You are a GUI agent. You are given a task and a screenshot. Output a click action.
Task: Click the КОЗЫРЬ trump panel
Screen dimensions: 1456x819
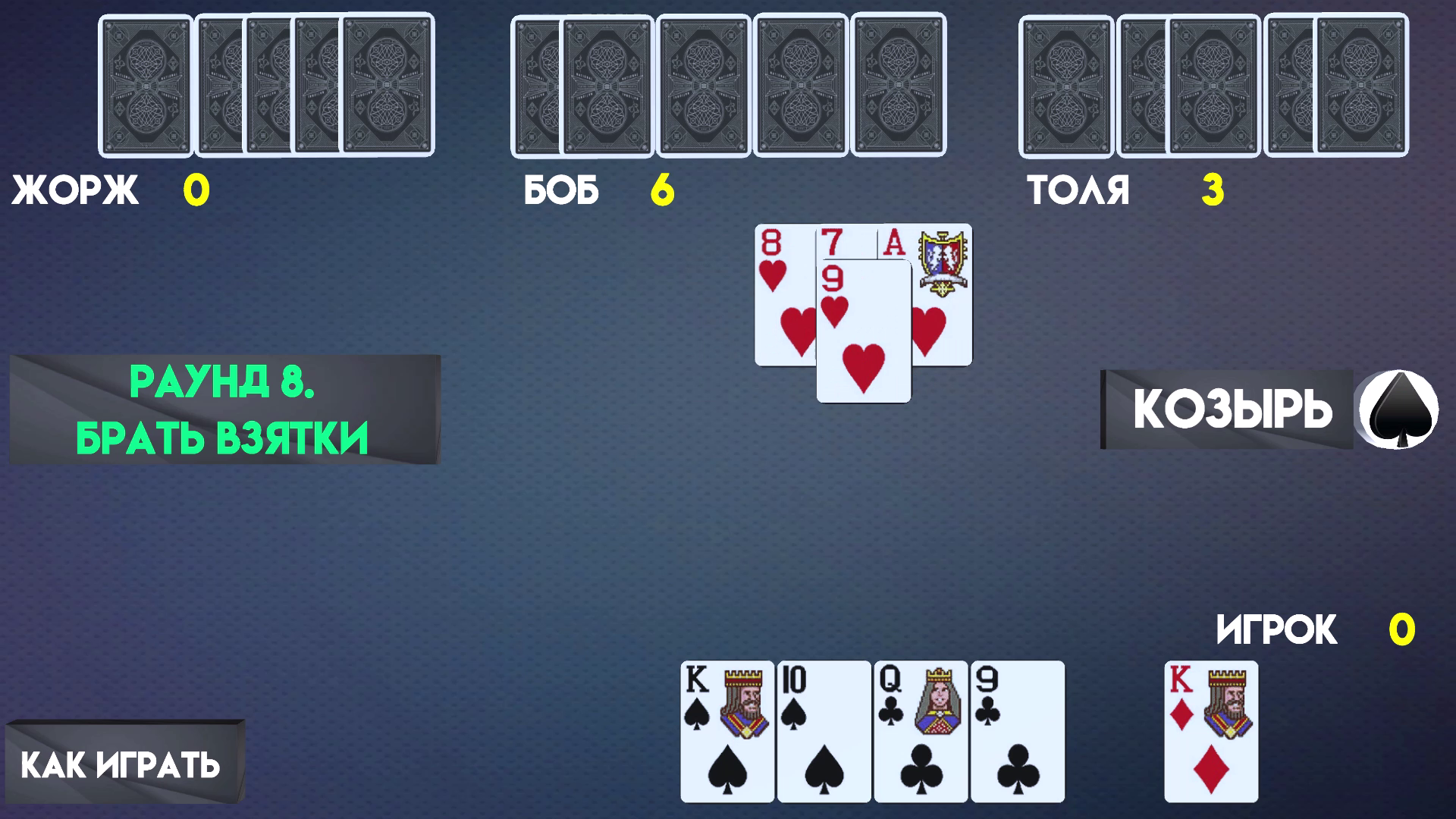[x=1228, y=409]
